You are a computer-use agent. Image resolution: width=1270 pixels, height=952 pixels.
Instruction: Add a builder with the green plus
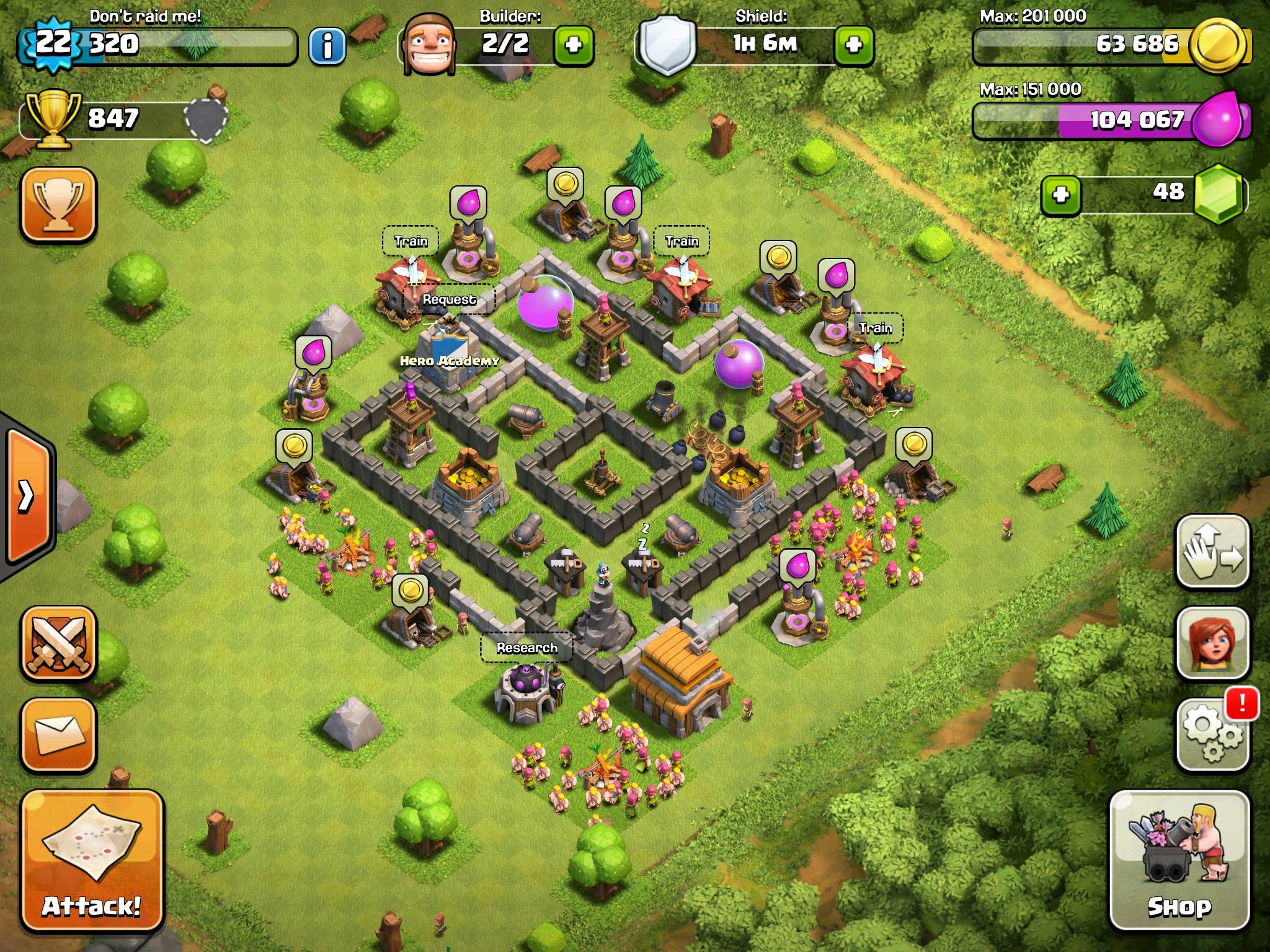(573, 45)
